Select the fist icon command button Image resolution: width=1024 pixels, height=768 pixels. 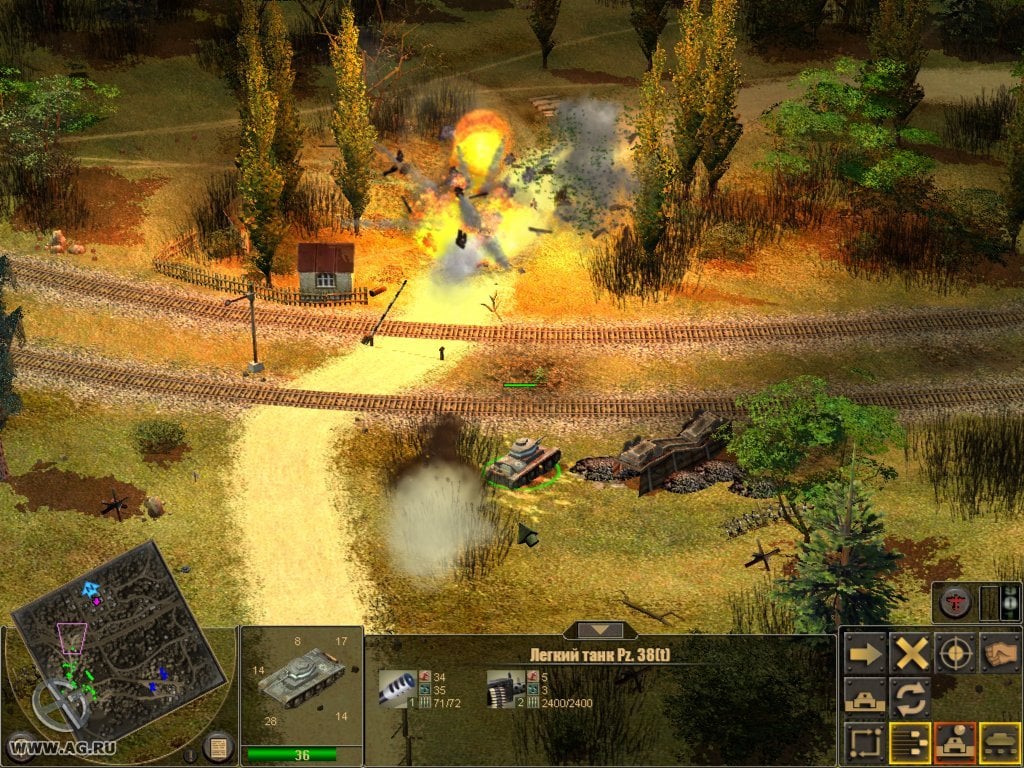tap(999, 654)
